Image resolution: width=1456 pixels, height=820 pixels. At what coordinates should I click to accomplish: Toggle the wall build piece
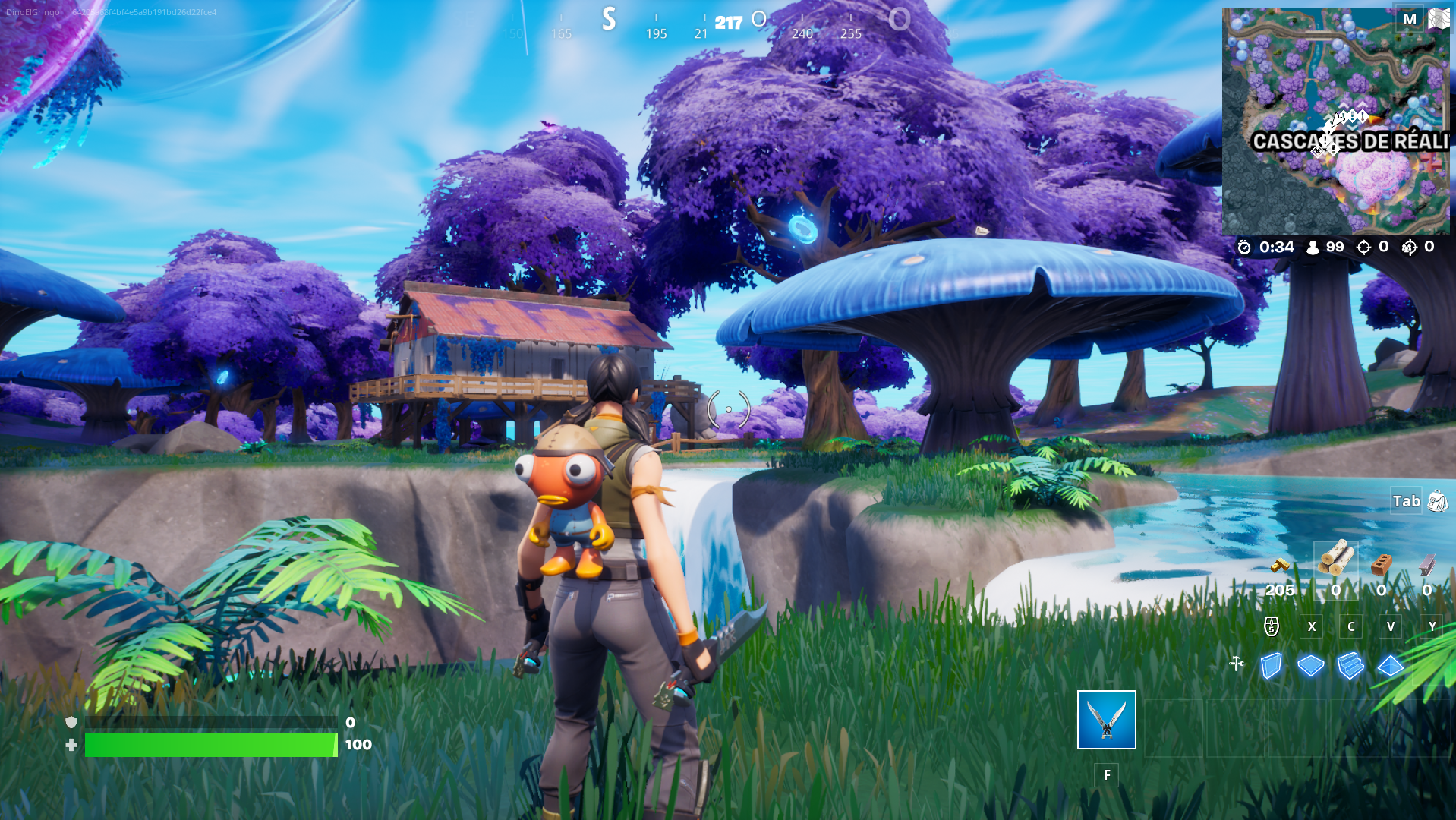pyautogui.click(x=1272, y=664)
